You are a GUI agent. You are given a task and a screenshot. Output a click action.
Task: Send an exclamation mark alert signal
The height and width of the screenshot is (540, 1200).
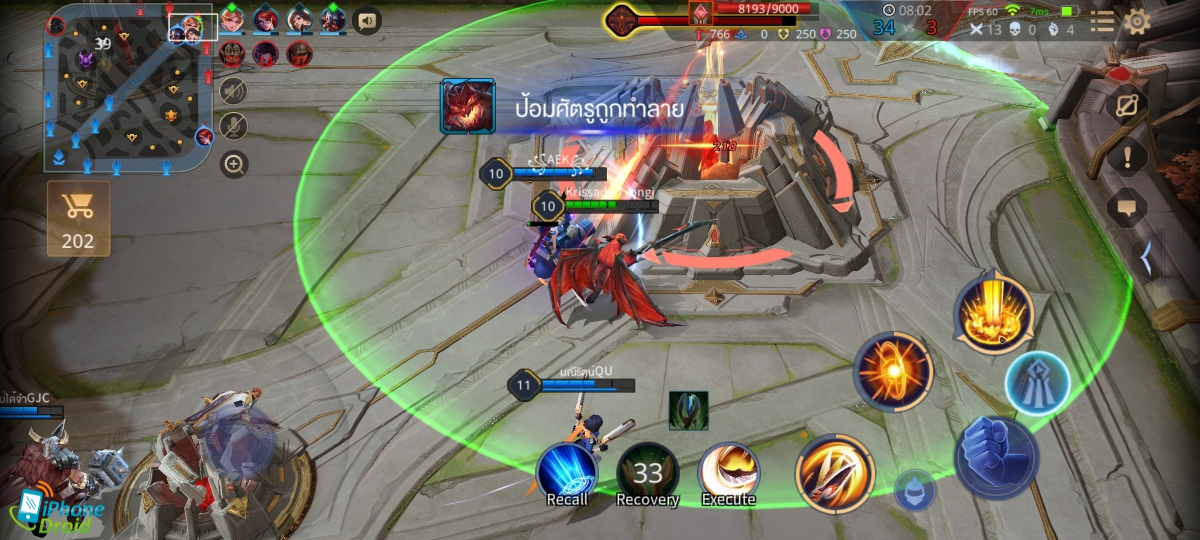click(x=1128, y=156)
